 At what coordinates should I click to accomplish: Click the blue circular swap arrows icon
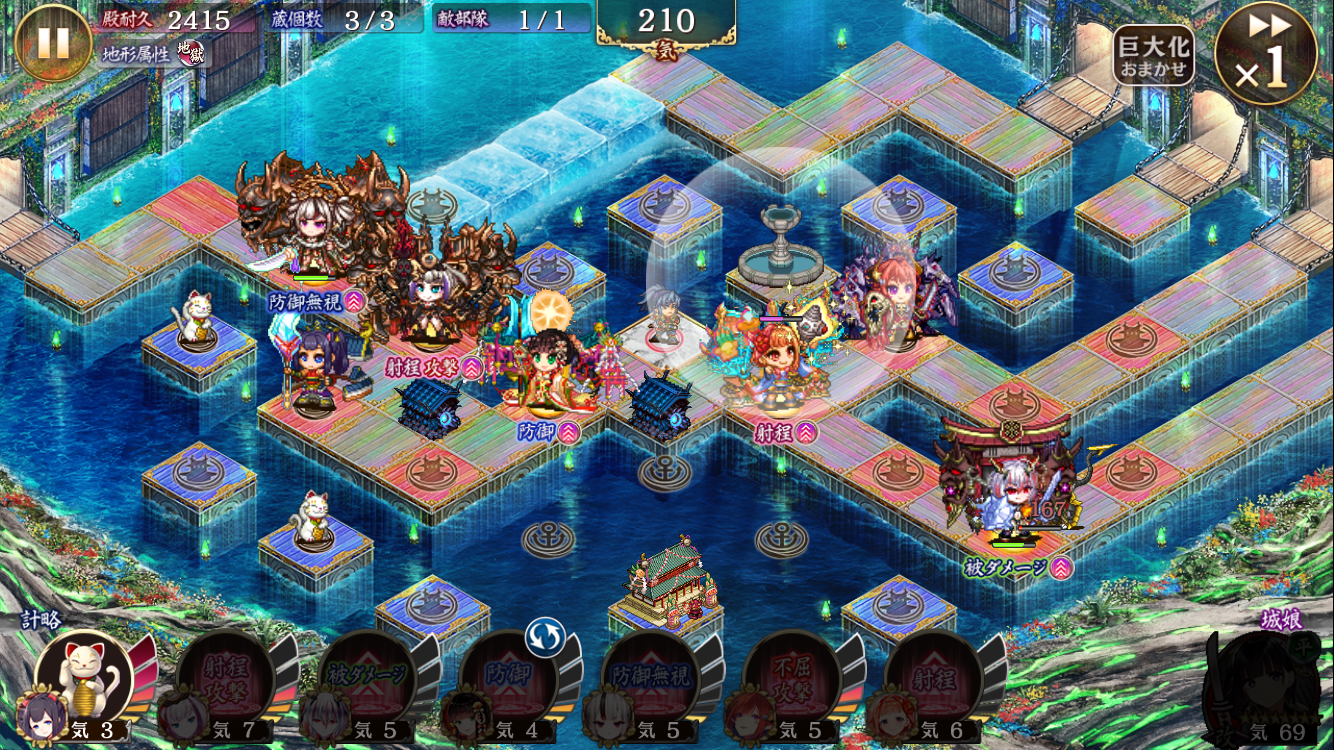pyautogui.click(x=545, y=637)
